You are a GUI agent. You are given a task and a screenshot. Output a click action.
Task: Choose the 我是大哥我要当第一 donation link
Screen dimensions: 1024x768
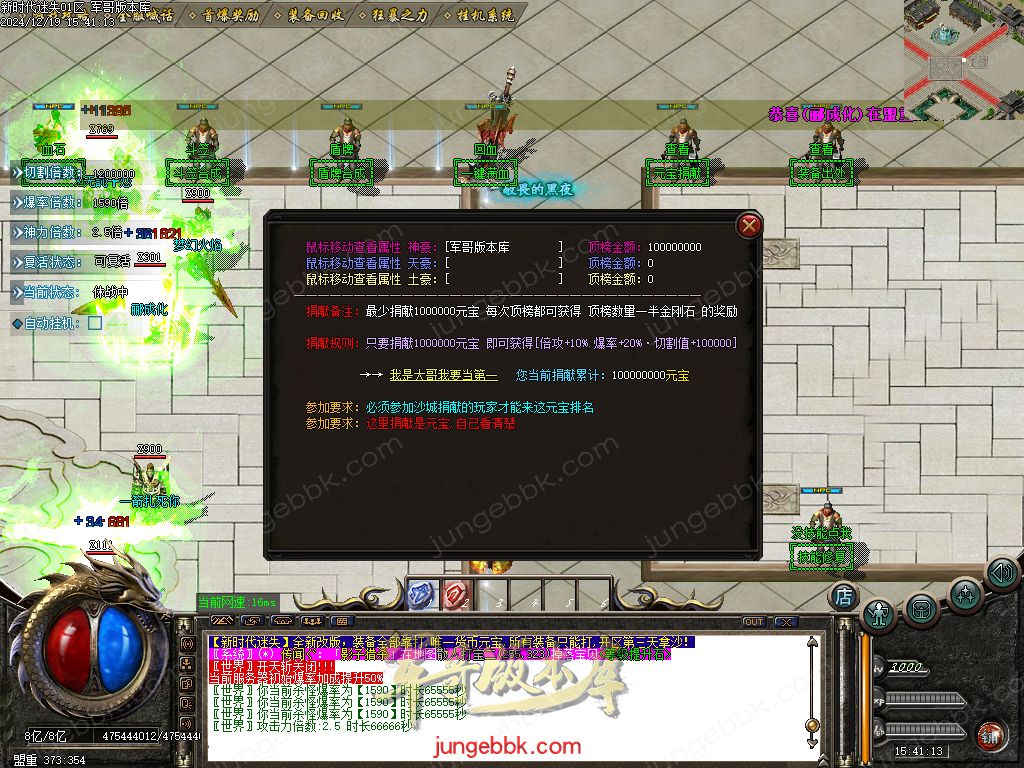(x=443, y=376)
